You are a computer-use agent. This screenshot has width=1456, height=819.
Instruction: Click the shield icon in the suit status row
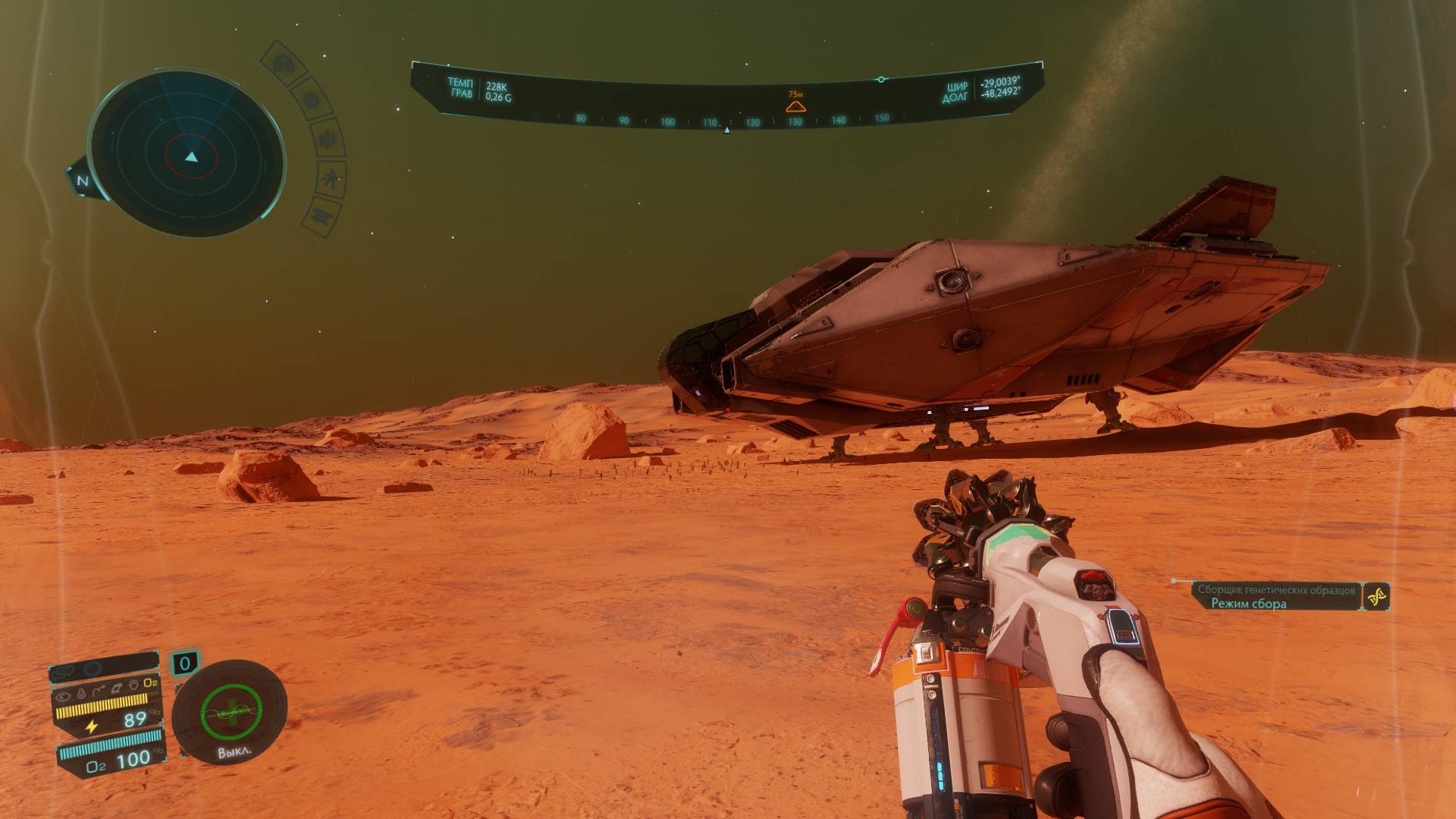point(133,686)
